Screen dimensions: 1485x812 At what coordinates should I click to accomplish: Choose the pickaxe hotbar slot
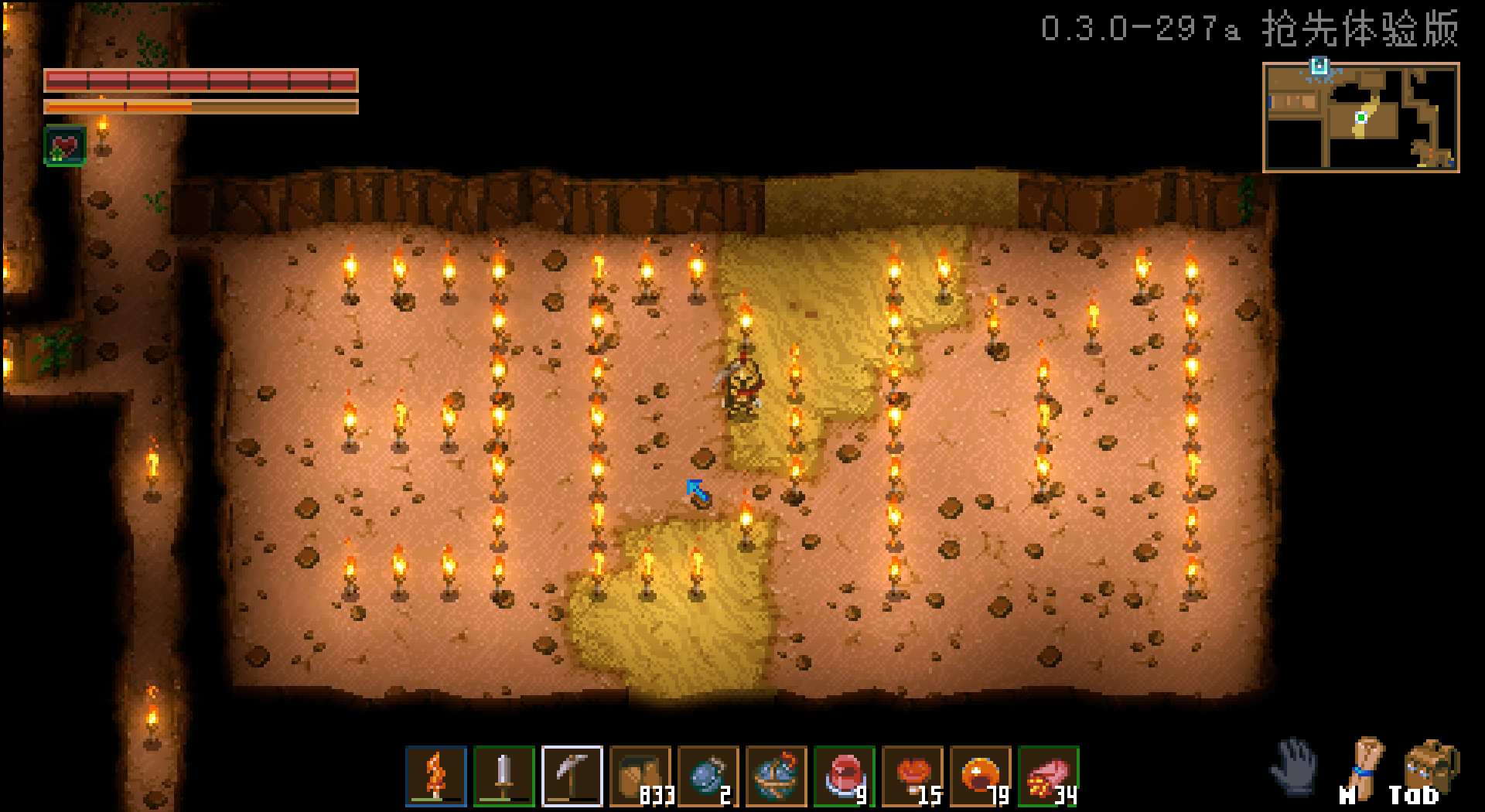tap(572, 776)
